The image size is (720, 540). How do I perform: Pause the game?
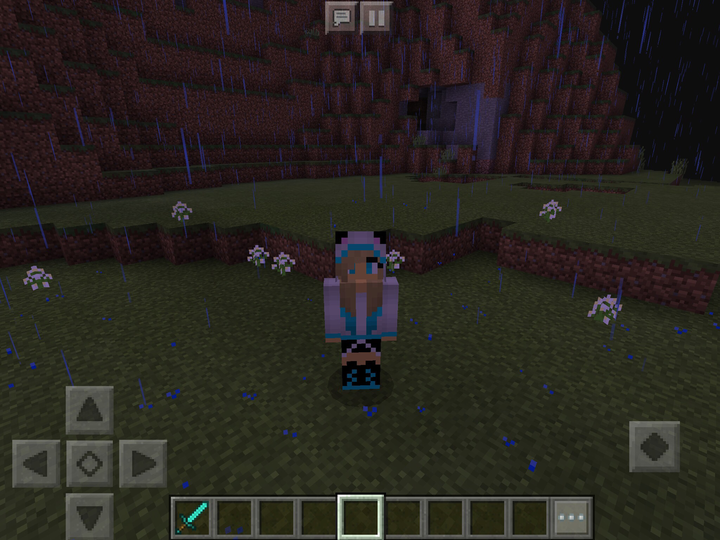tap(375, 16)
